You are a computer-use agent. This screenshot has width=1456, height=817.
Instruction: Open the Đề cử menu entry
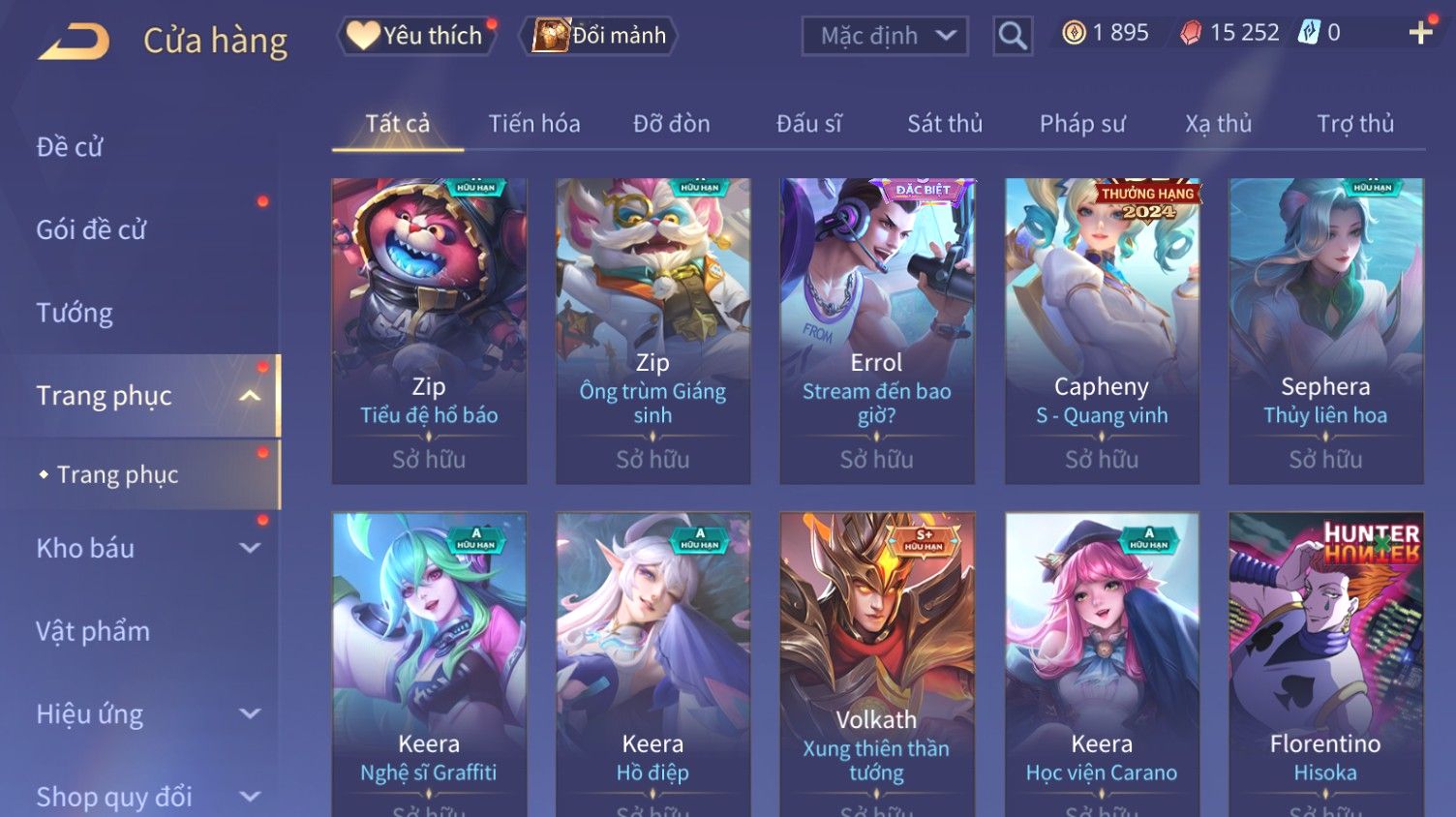point(70,147)
